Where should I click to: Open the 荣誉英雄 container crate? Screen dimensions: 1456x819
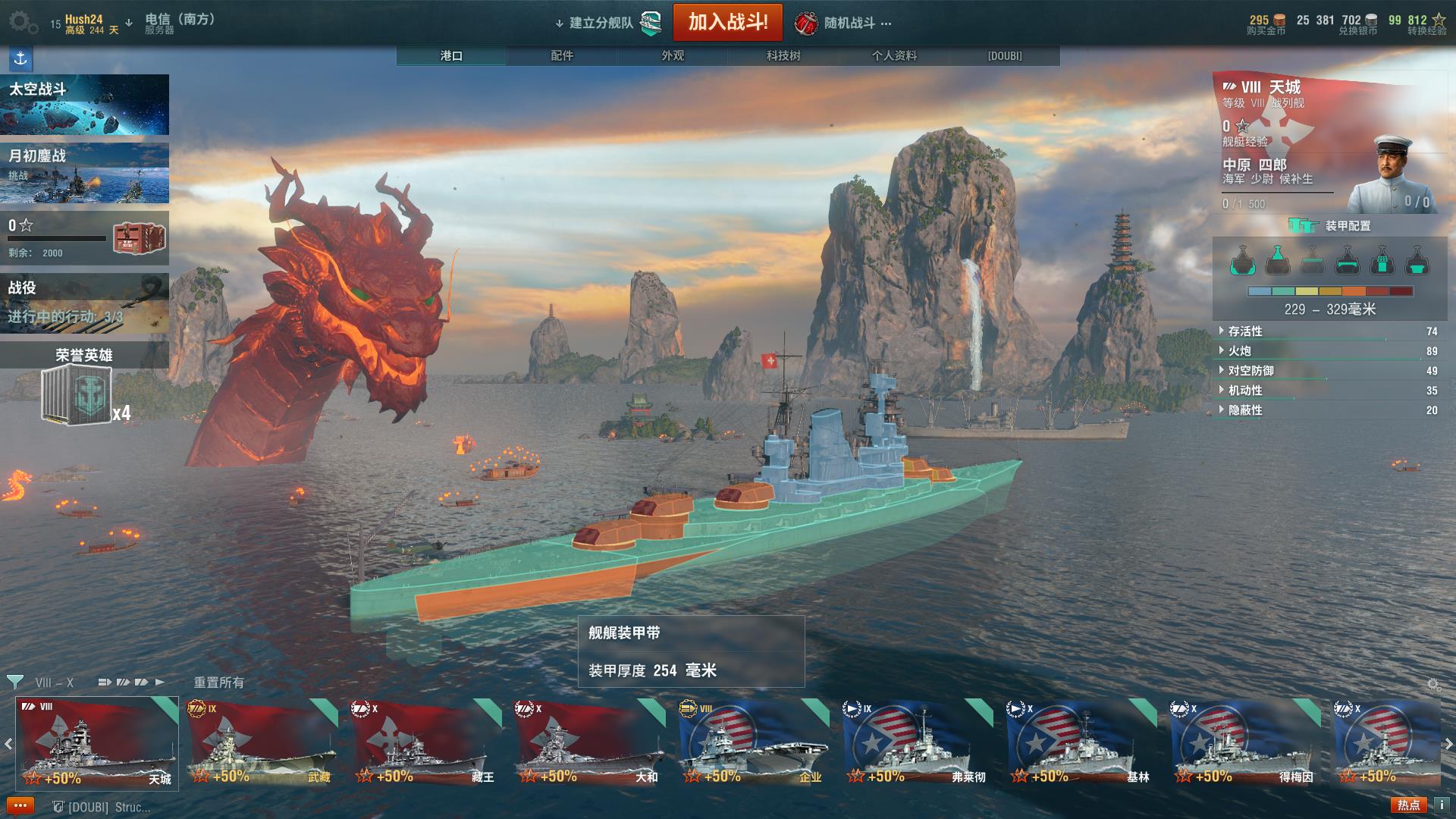pos(77,394)
